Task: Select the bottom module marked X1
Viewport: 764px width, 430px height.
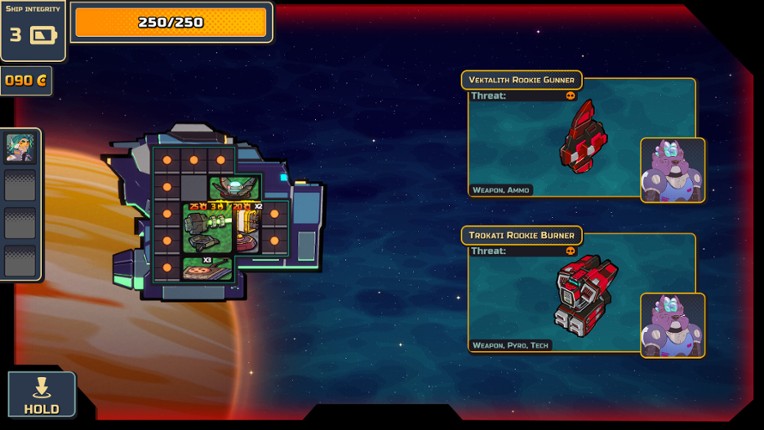Action: point(207,267)
